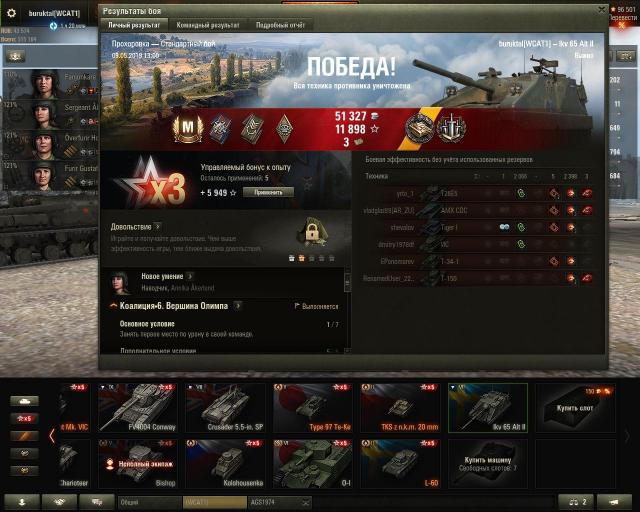Choose the Crusader 5.5-in. SP vehicle
This screenshot has height=512, width=640.
pos(224,407)
